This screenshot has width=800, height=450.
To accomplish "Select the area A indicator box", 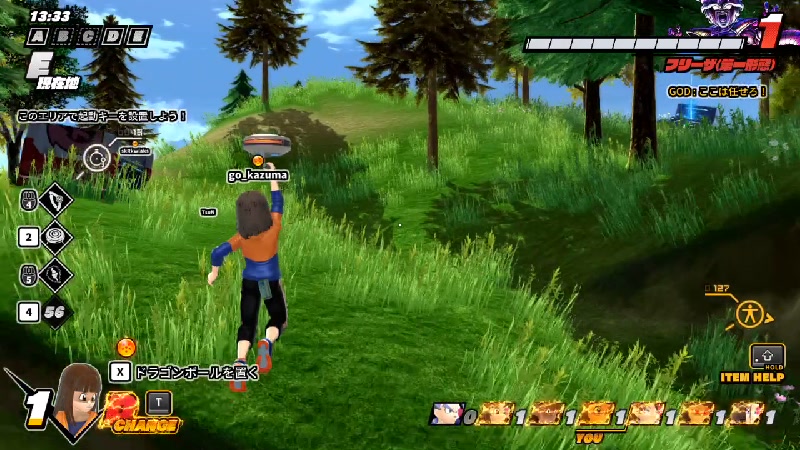I will click(37, 37).
